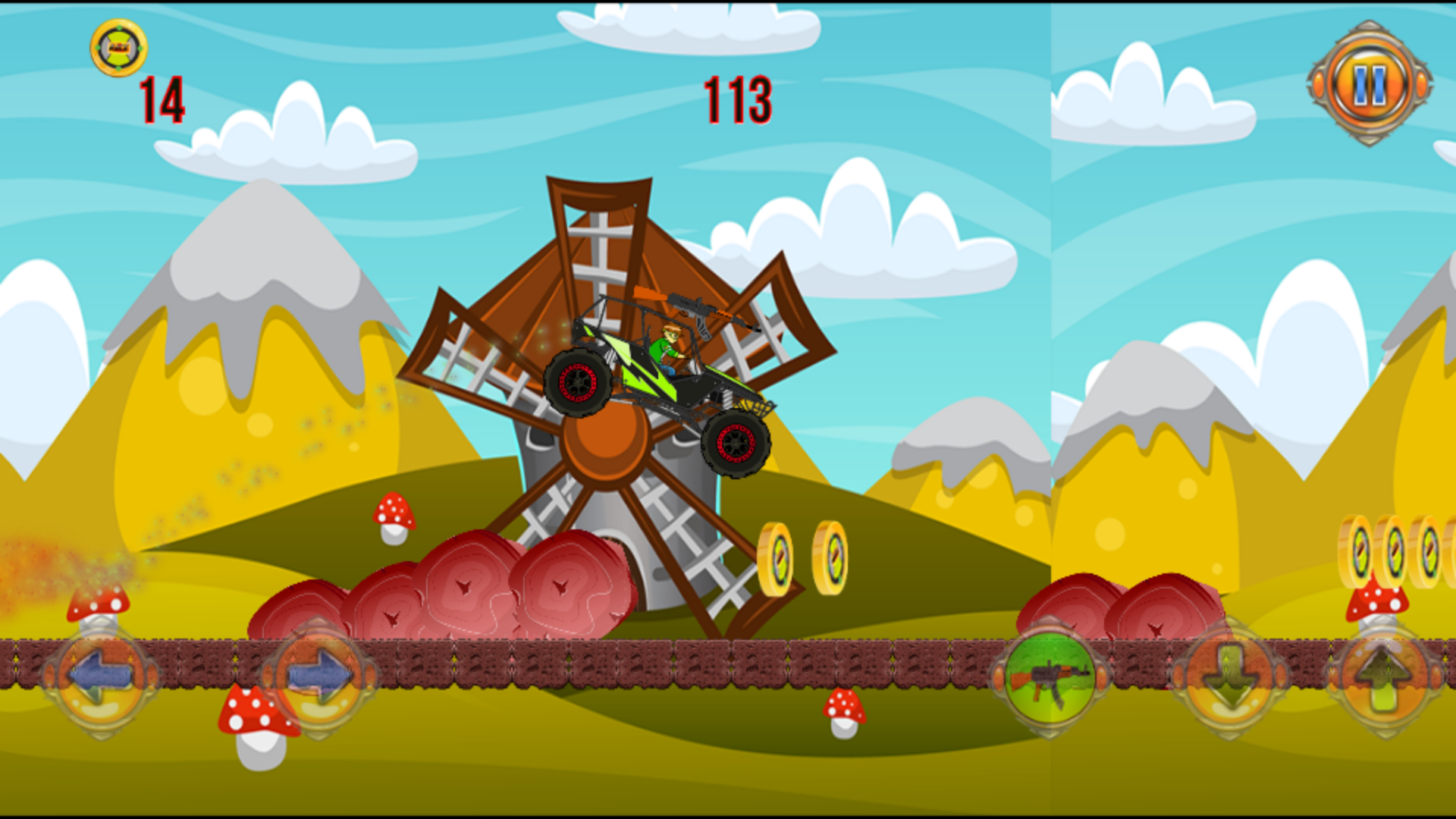Tap the green down arrow control
The image size is (1456, 819).
pos(1230,676)
